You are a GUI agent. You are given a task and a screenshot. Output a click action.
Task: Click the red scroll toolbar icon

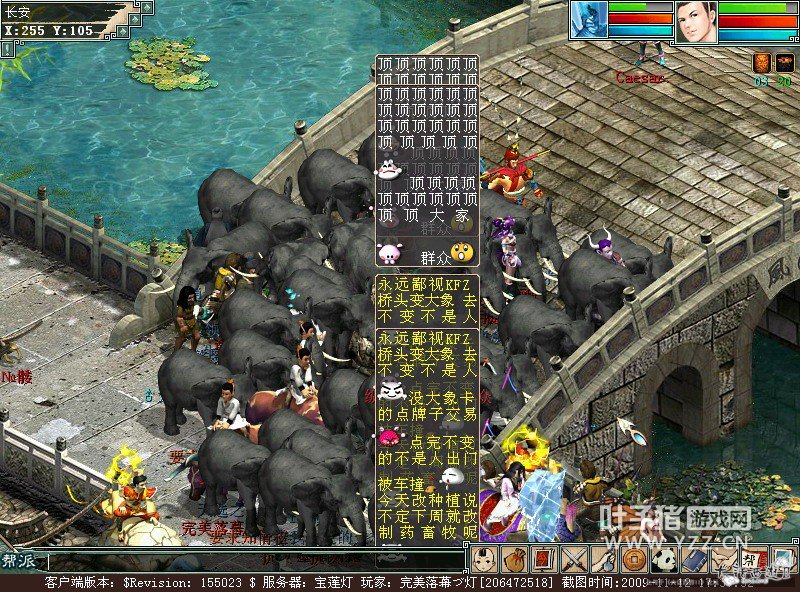tap(544, 559)
